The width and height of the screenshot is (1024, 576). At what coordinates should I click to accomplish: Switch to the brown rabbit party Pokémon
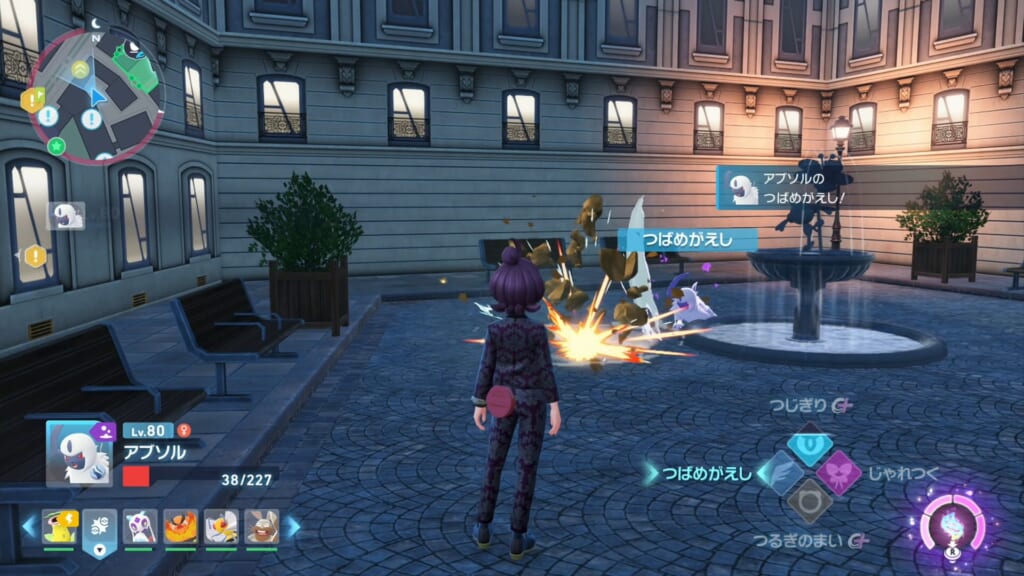coord(261,526)
